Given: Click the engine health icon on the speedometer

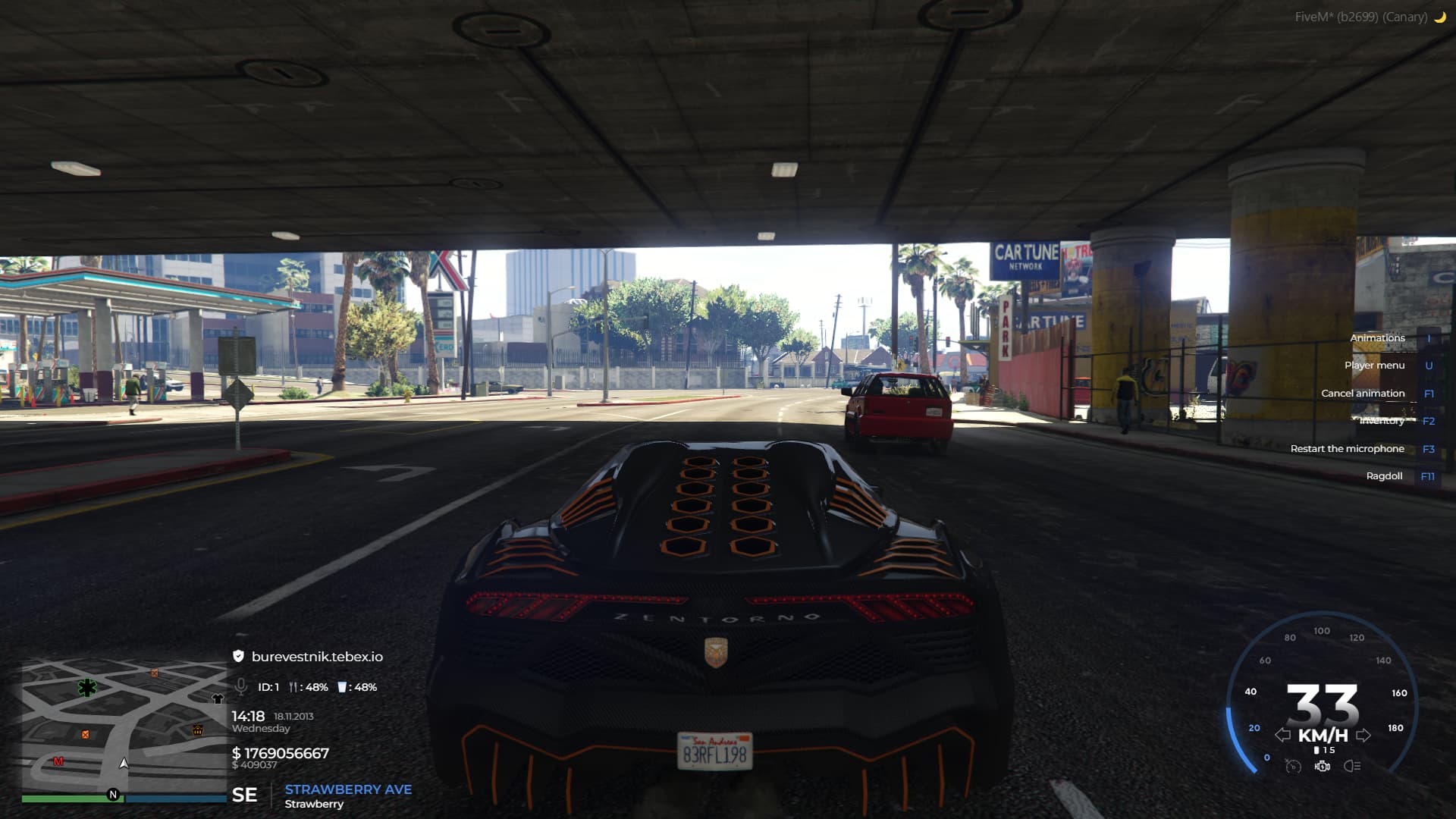Looking at the screenshot, I should tap(1323, 766).
